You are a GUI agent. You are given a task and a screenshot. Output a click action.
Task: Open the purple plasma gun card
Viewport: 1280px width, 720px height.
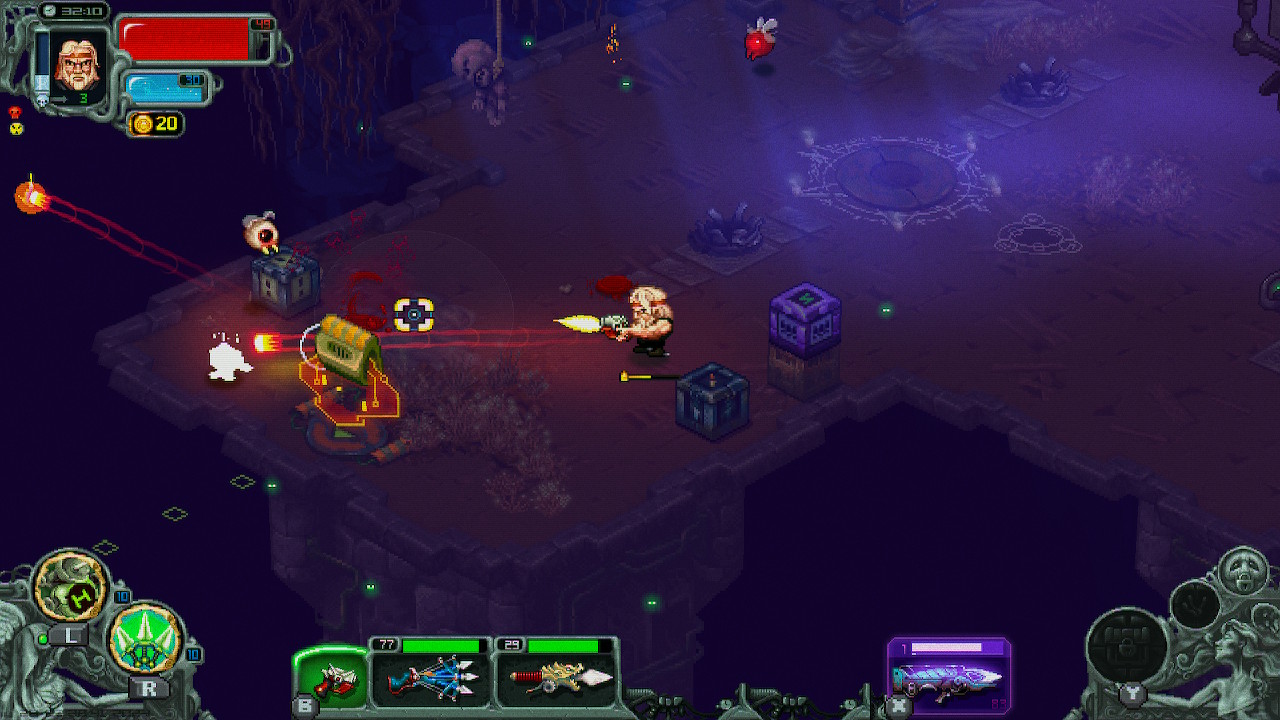(x=951, y=673)
